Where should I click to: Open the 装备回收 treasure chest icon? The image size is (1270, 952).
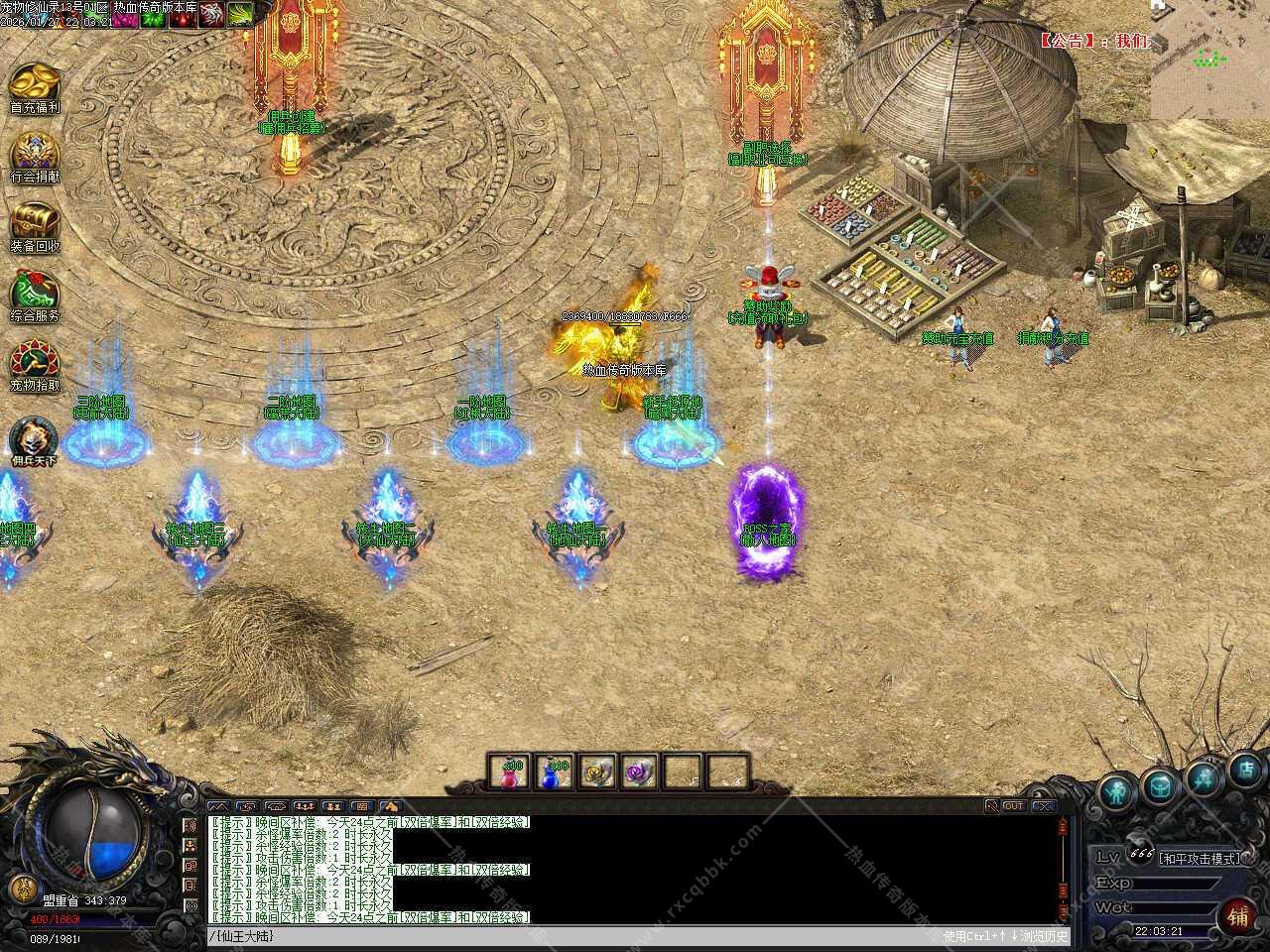tap(34, 223)
